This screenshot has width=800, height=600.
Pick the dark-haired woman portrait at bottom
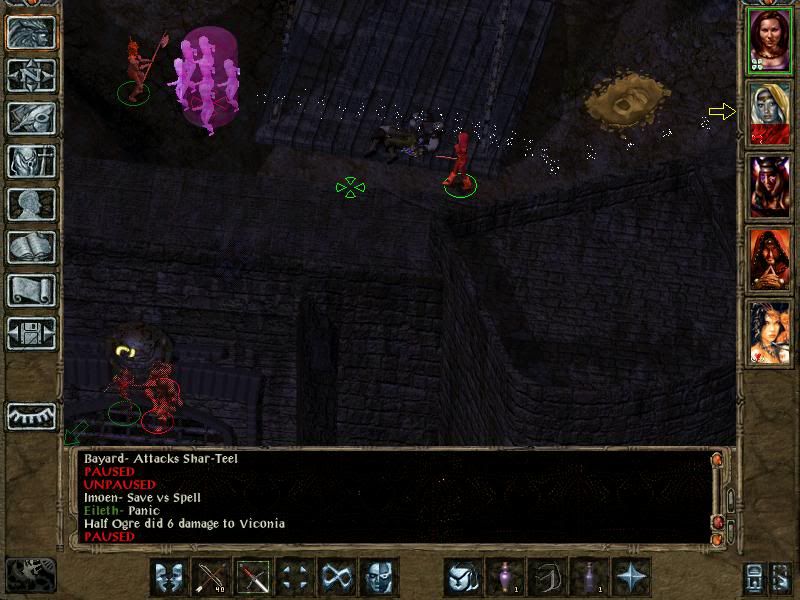click(769, 333)
